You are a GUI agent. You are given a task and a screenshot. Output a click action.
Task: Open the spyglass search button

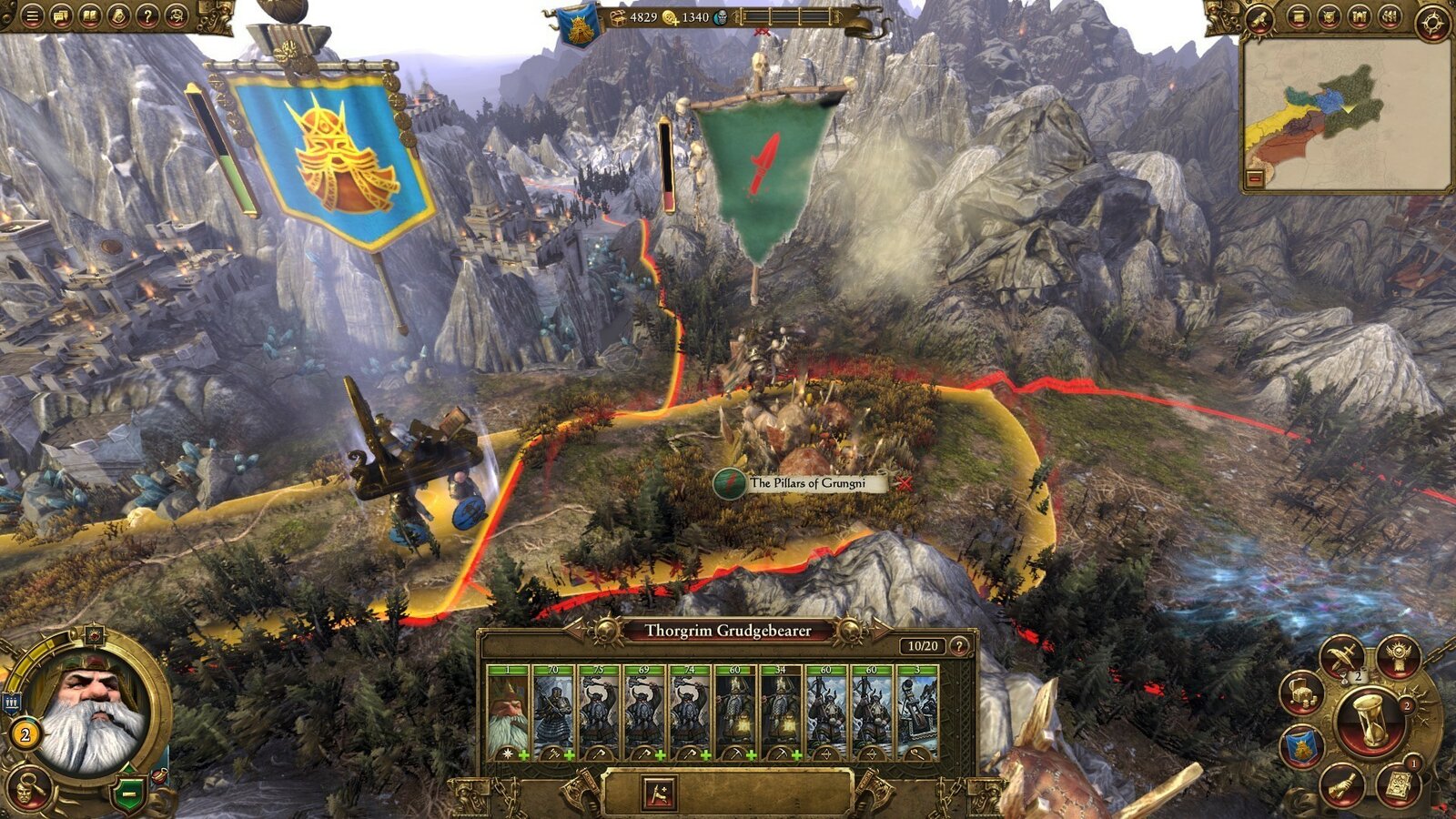pos(1261,17)
